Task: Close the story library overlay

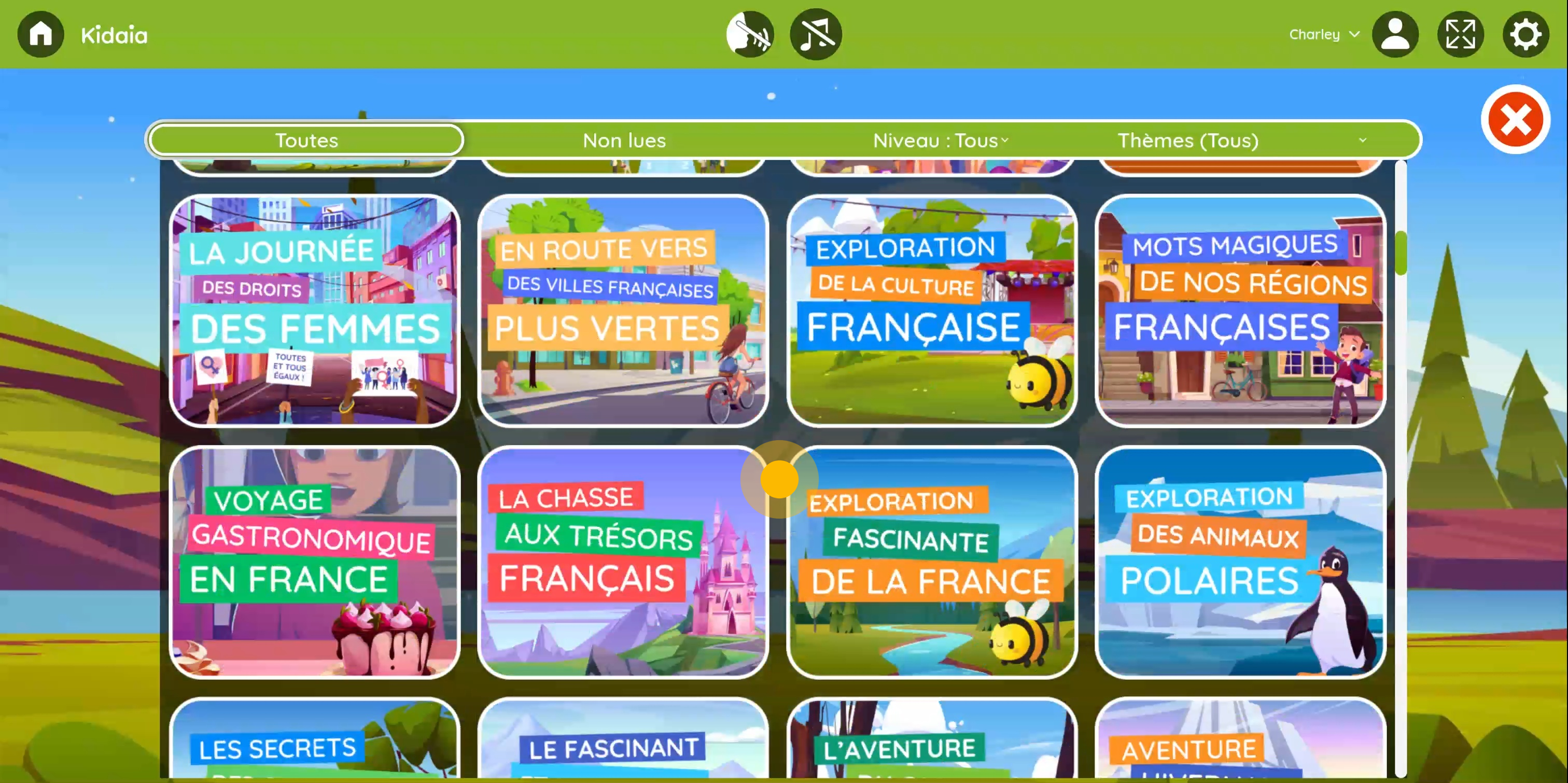Action: tap(1515, 119)
